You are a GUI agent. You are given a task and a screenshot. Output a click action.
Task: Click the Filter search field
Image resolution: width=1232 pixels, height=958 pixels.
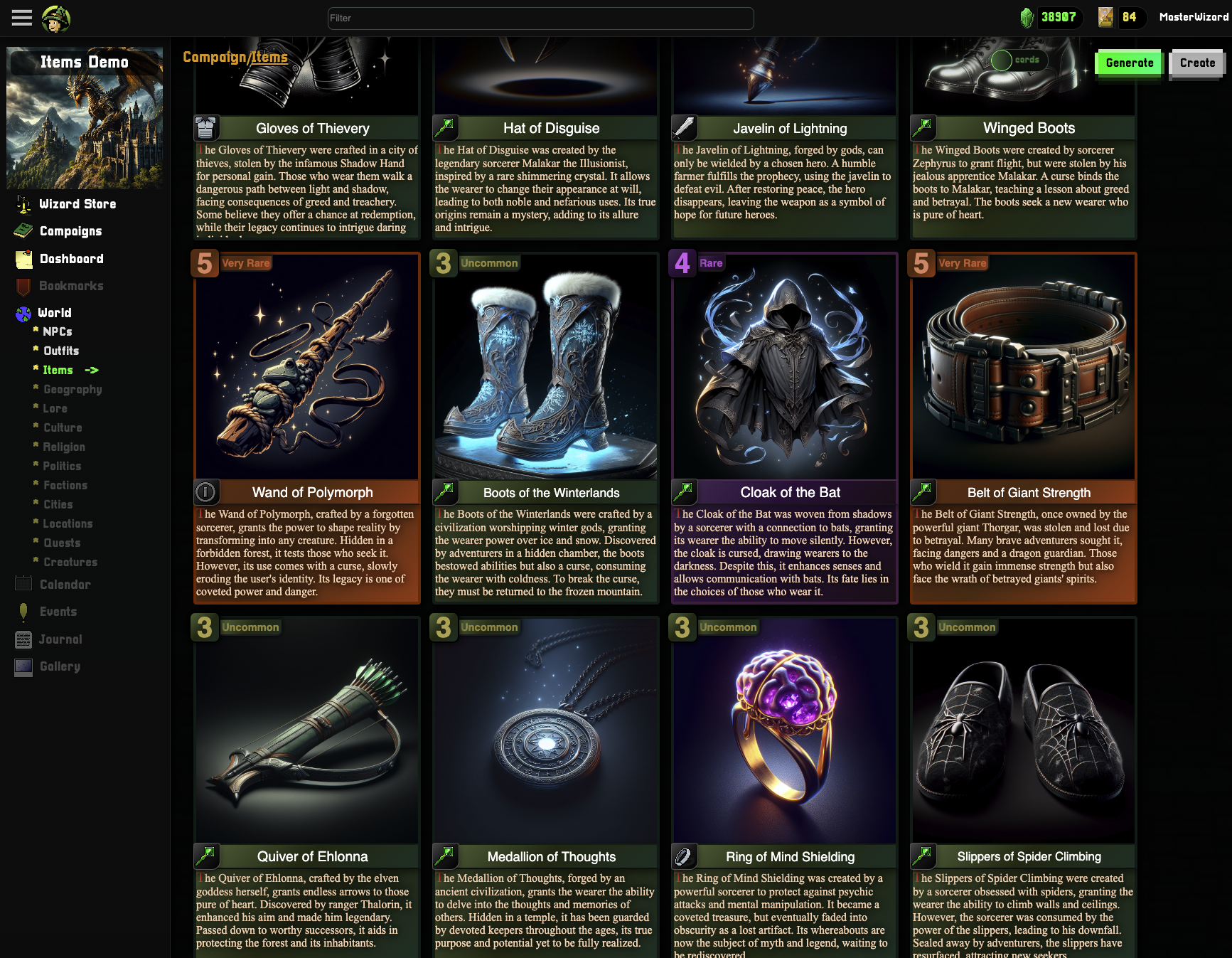(x=540, y=18)
